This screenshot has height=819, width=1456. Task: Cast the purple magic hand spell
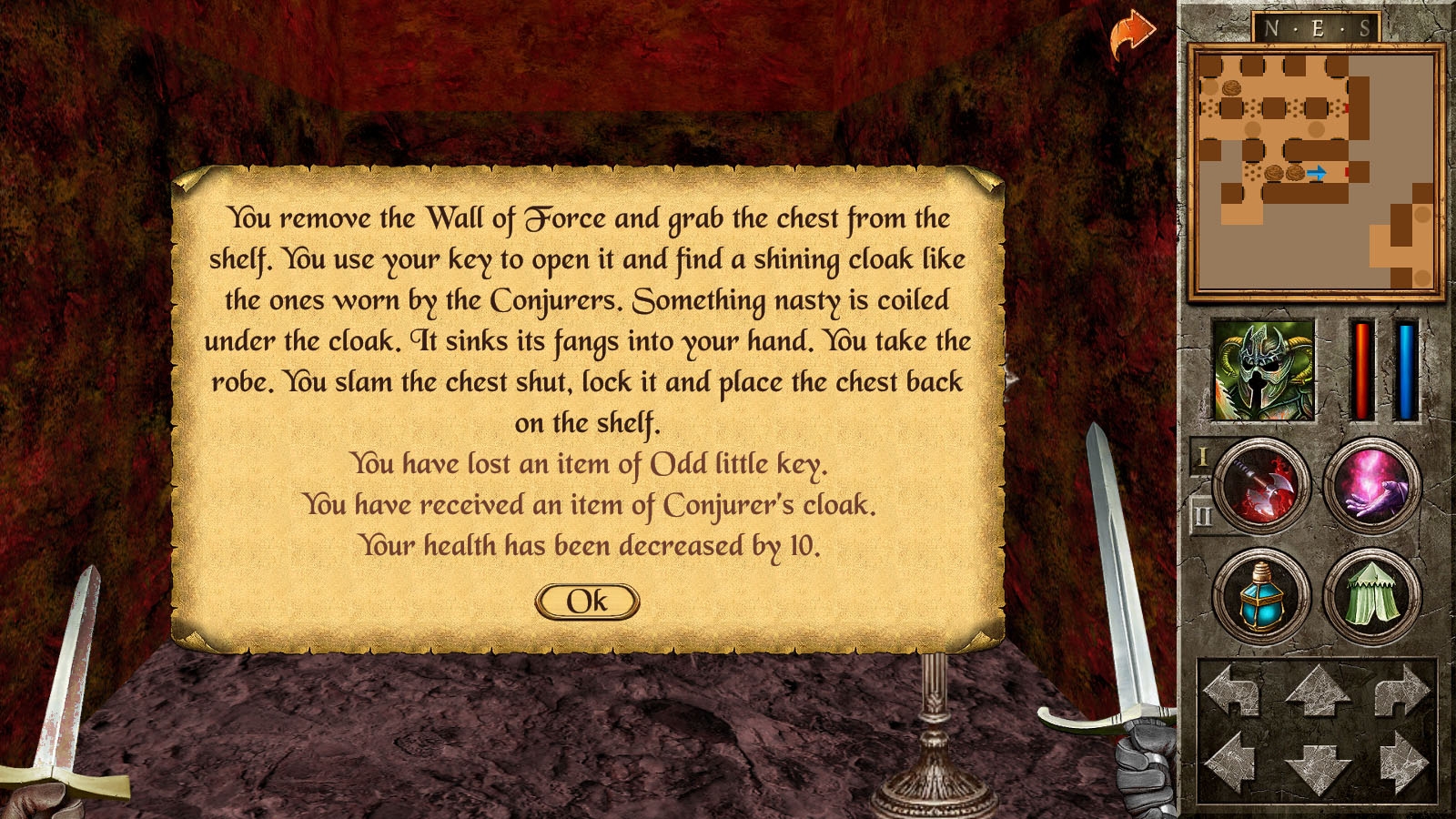(1371, 485)
